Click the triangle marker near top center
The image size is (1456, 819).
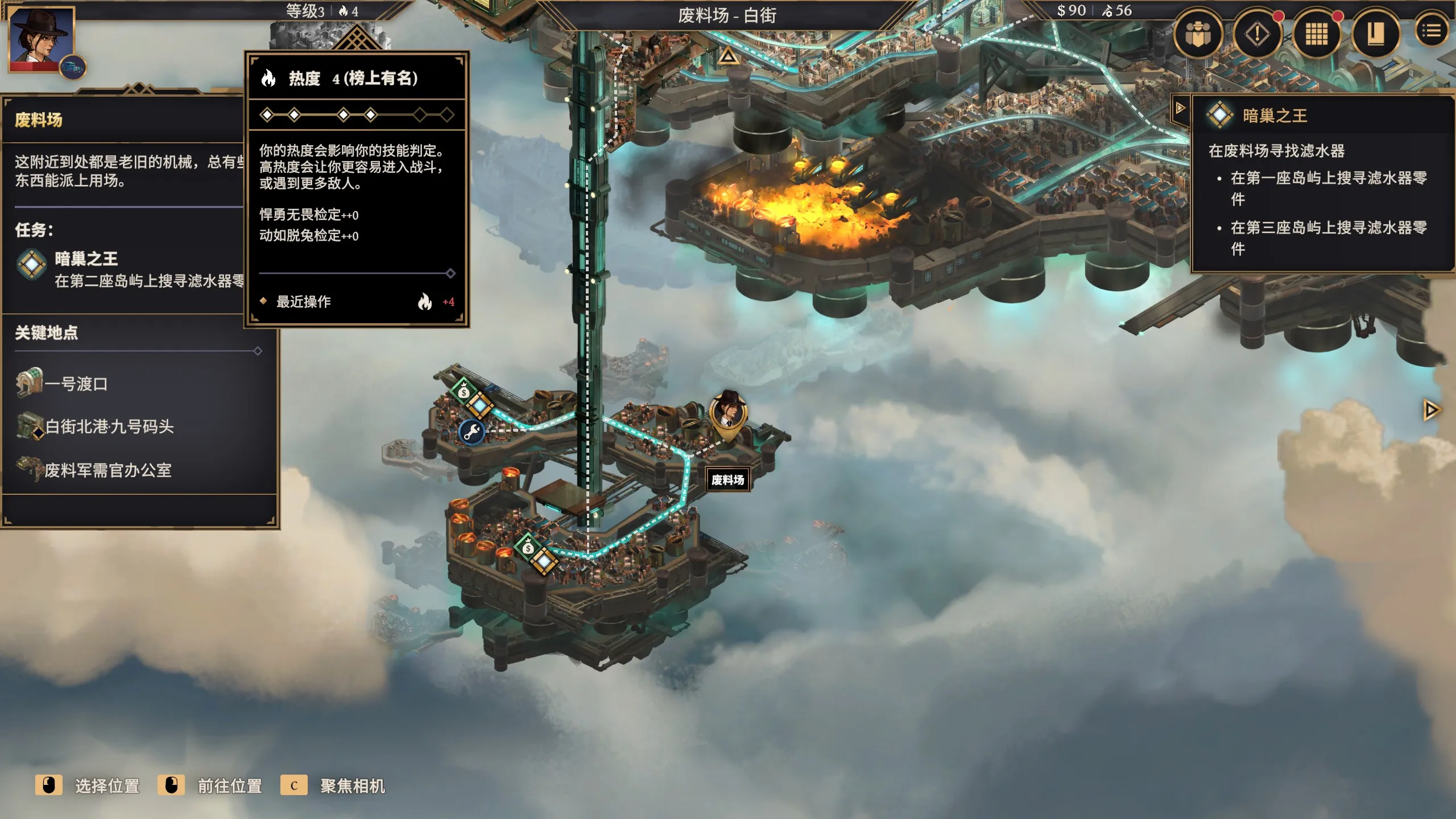(x=728, y=56)
